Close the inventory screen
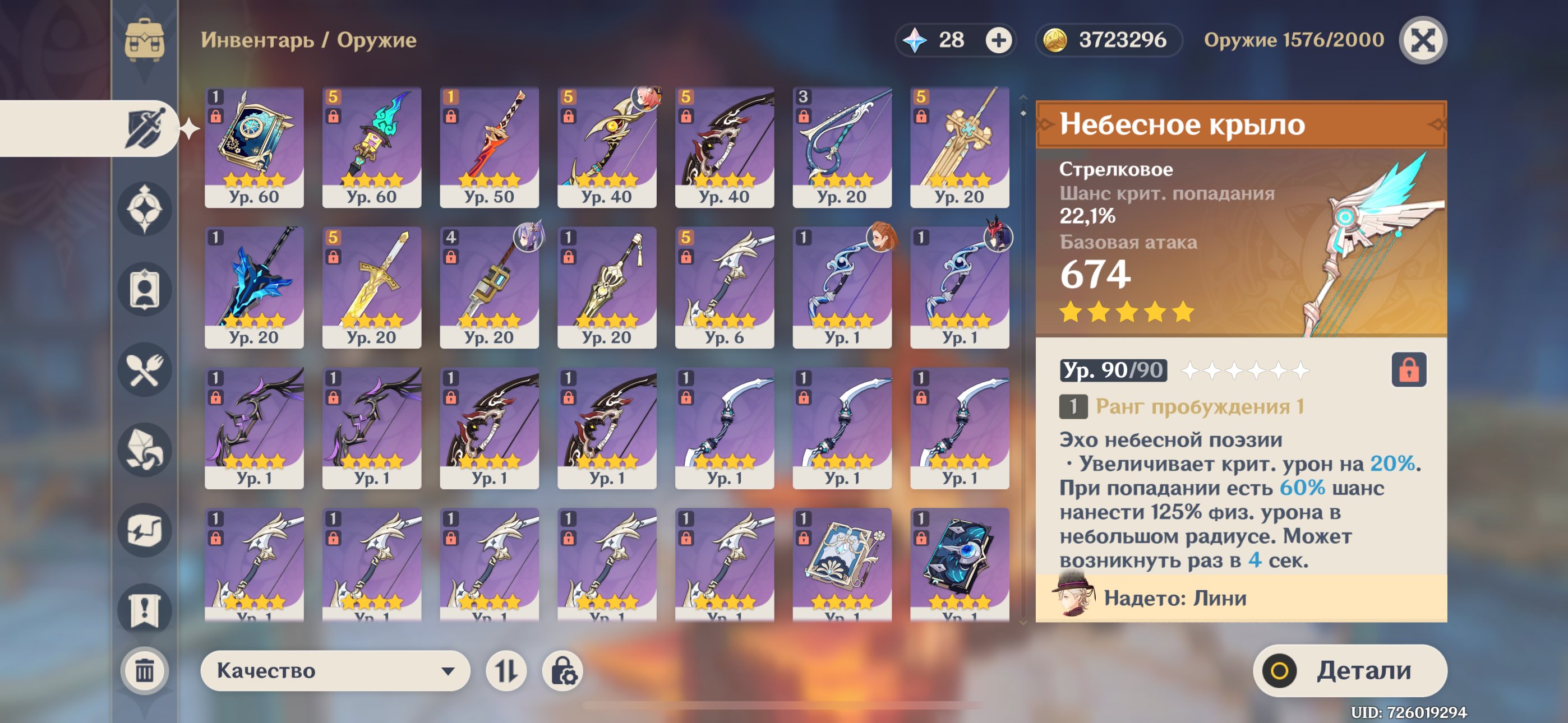The image size is (1568, 723). pos(1422,40)
